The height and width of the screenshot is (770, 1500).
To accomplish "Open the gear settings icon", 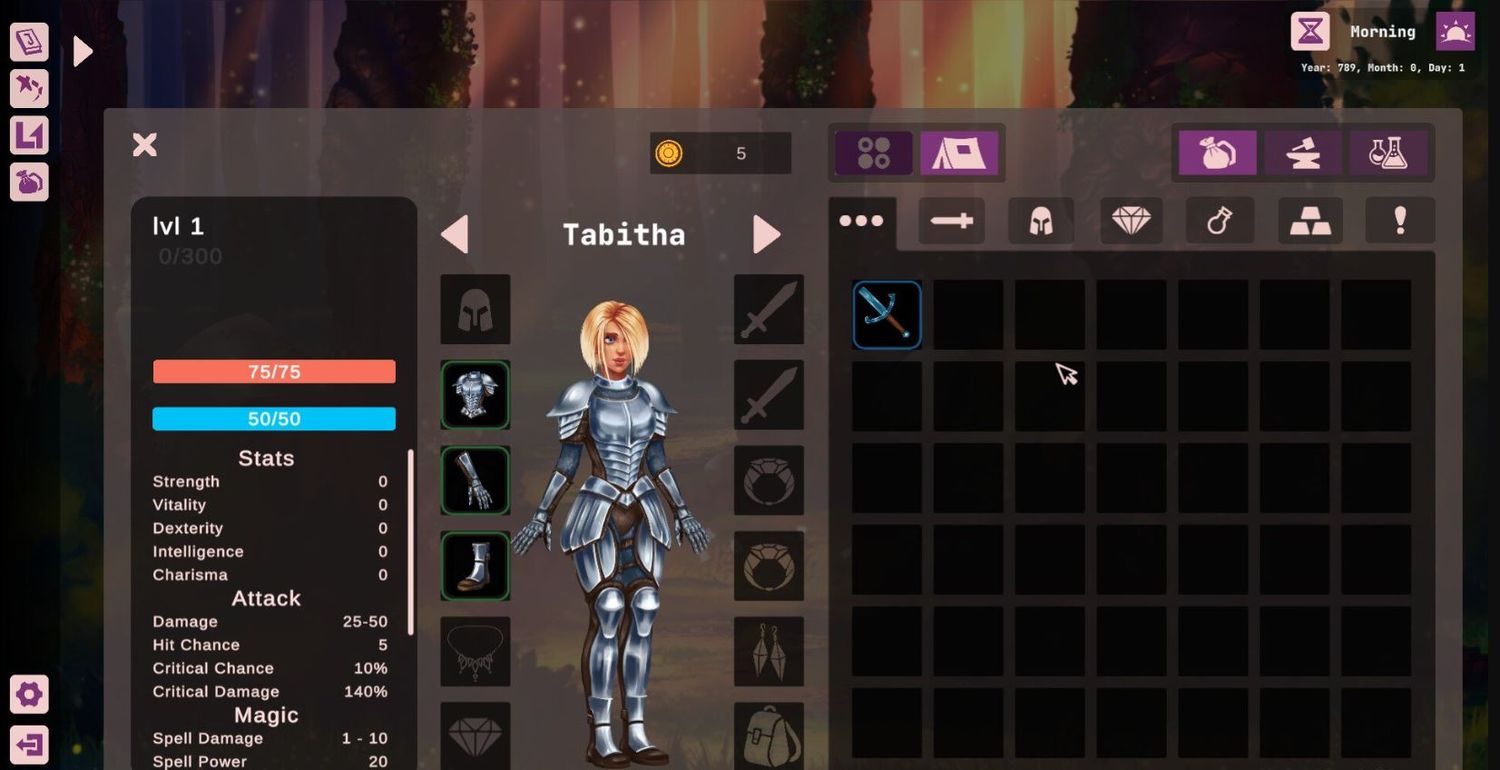I will [29, 694].
